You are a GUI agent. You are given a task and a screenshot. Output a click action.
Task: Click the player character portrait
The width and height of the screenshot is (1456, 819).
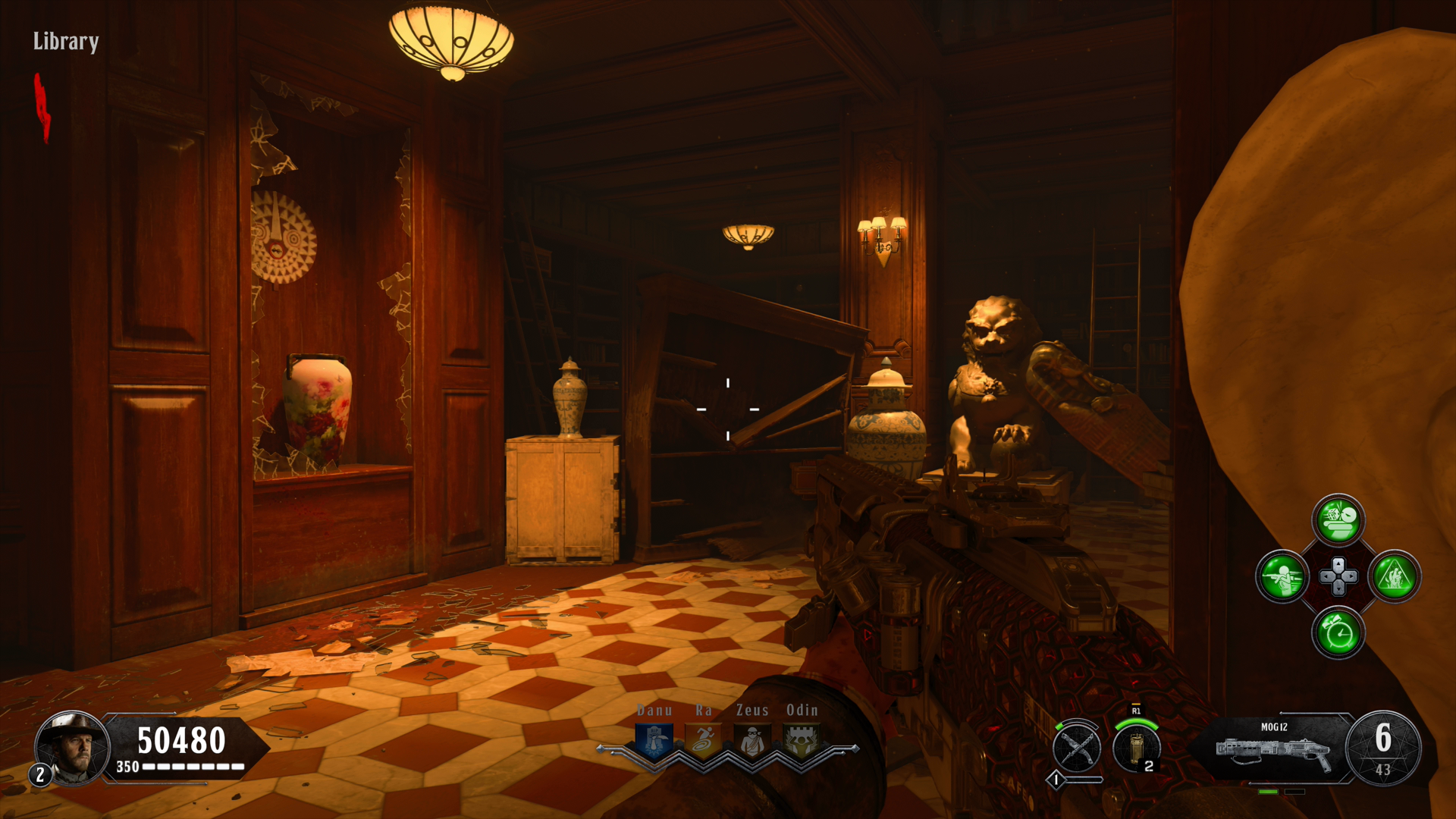click(73, 748)
